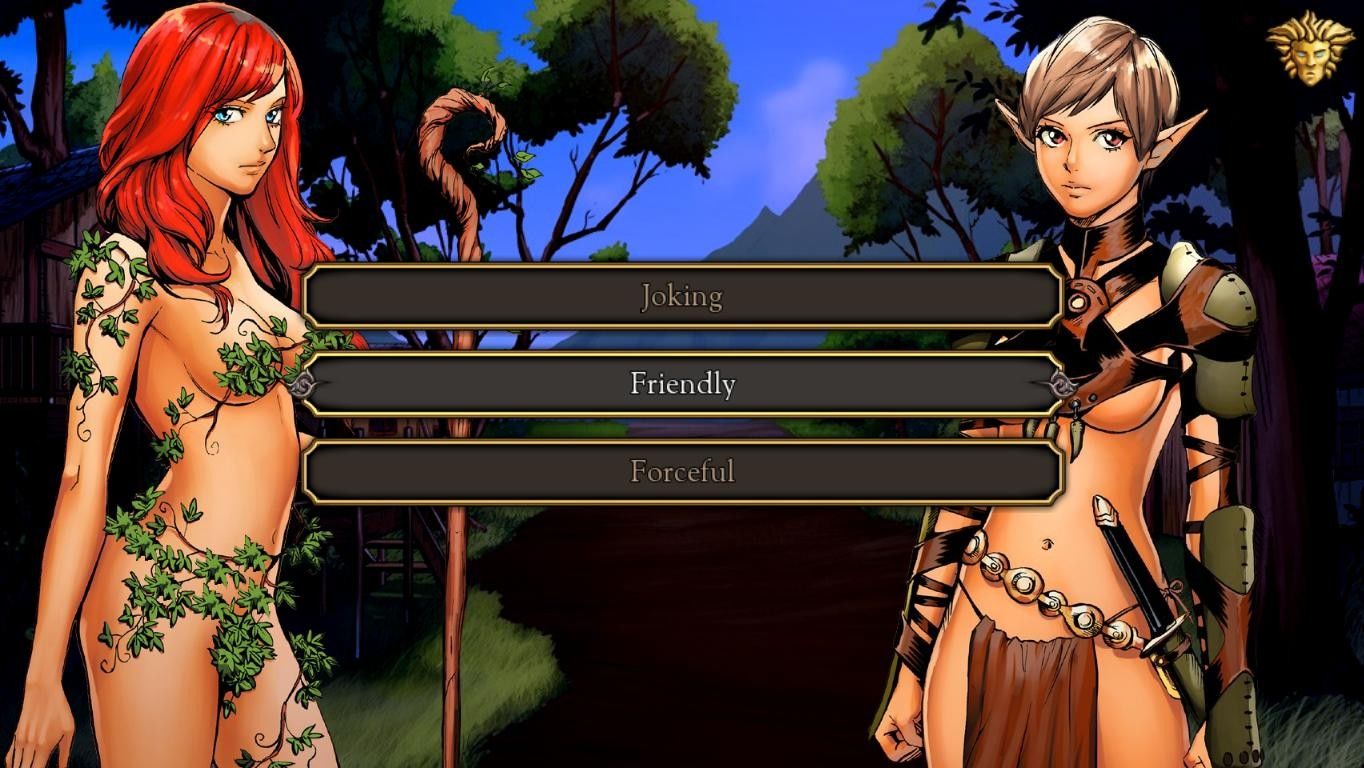Open the golden sun face menu icon
Image resolution: width=1364 pixels, height=768 pixels.
[x=1303, y=46]
